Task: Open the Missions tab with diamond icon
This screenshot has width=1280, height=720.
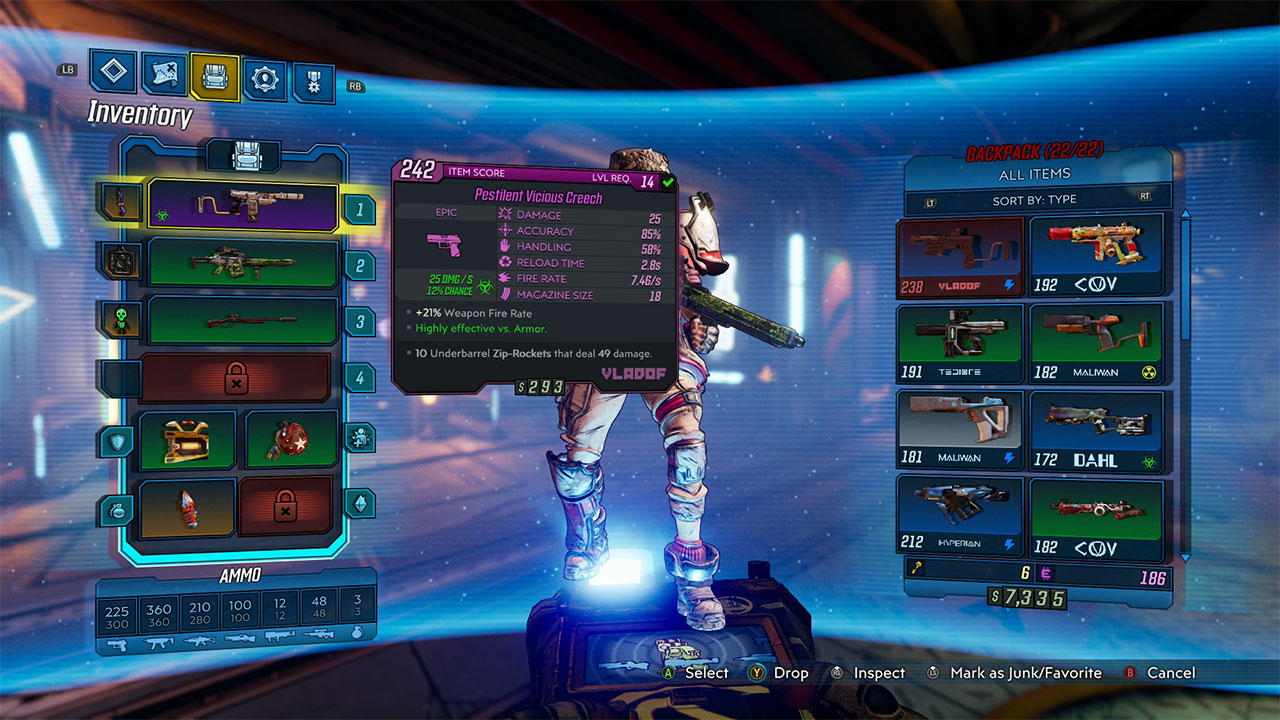Action: pyautogui.click(x=113, y=71)
